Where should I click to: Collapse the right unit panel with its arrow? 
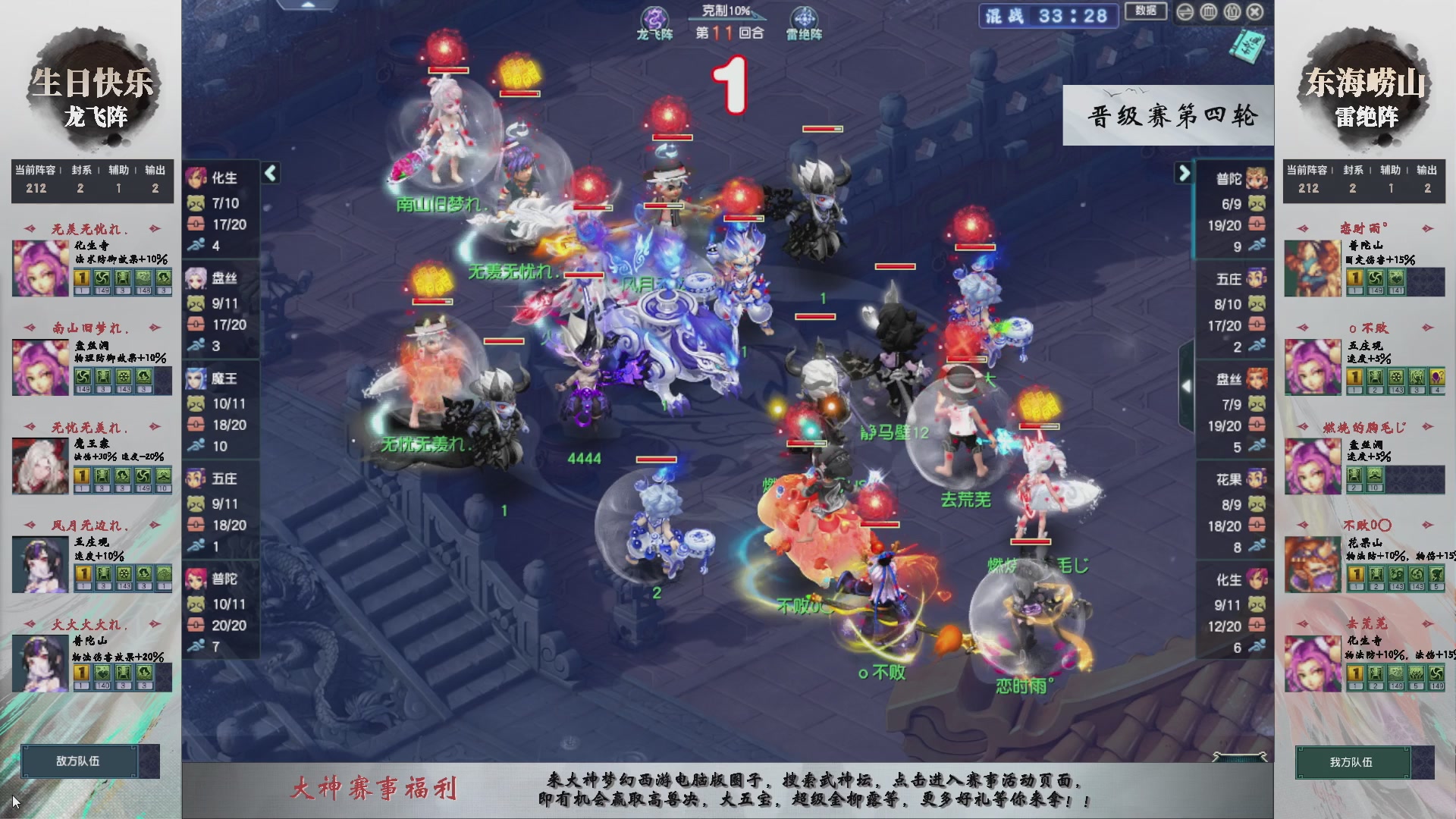(1185, 173)
